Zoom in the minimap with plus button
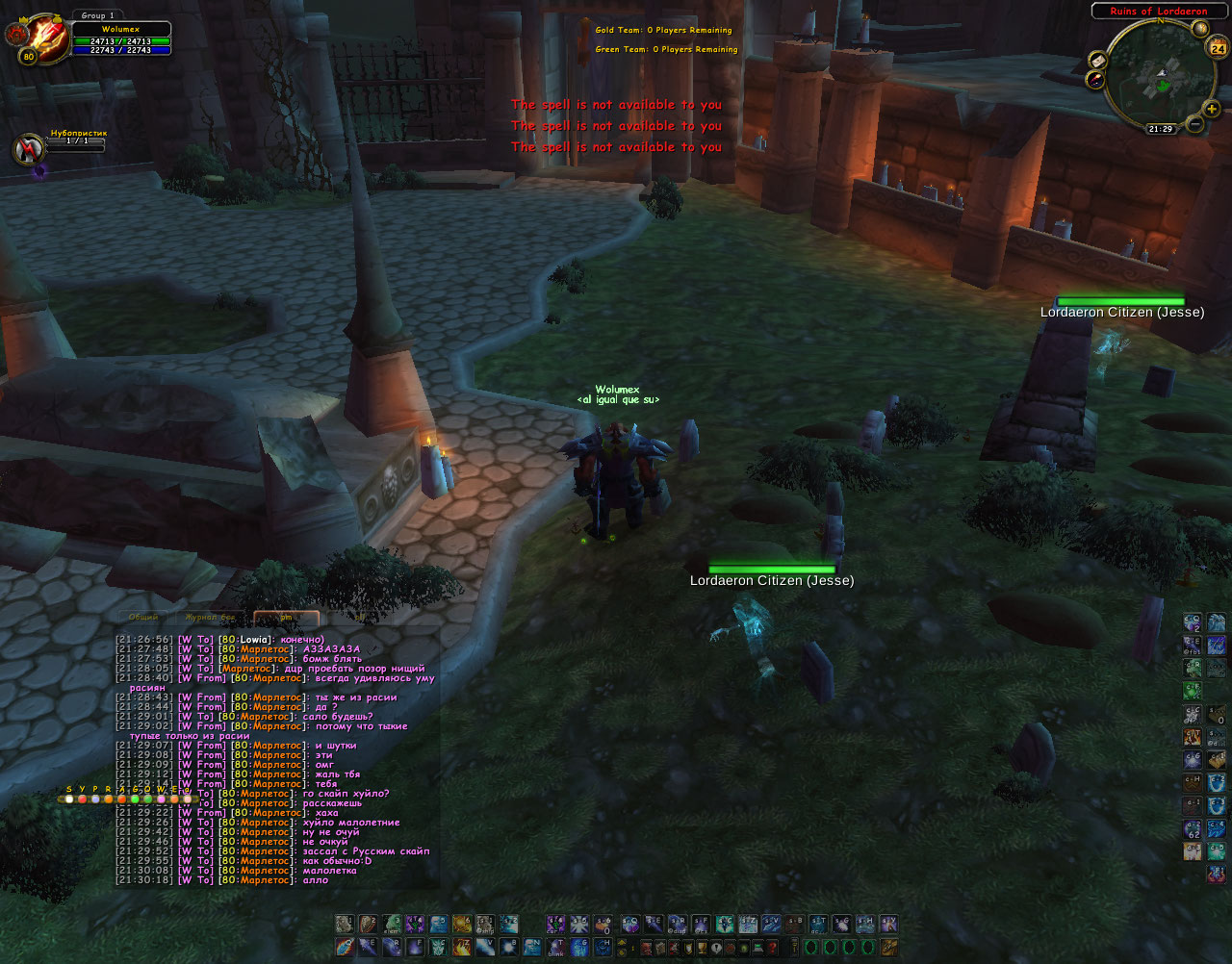The image size is (1232, 964). (x=1211, y=109)
